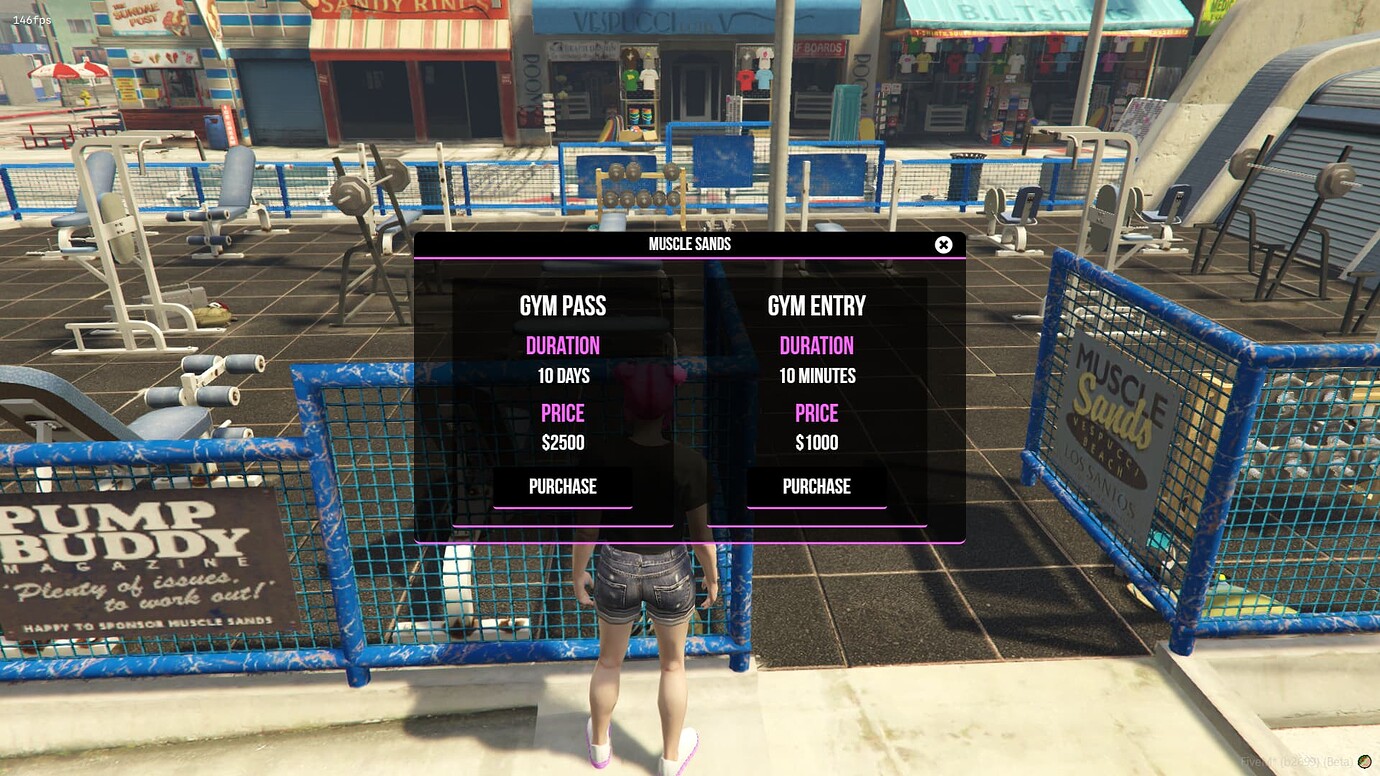Click the $1000 price under Gym Entry
This screenshot has width=1380, height=776.
coord(816,443)
